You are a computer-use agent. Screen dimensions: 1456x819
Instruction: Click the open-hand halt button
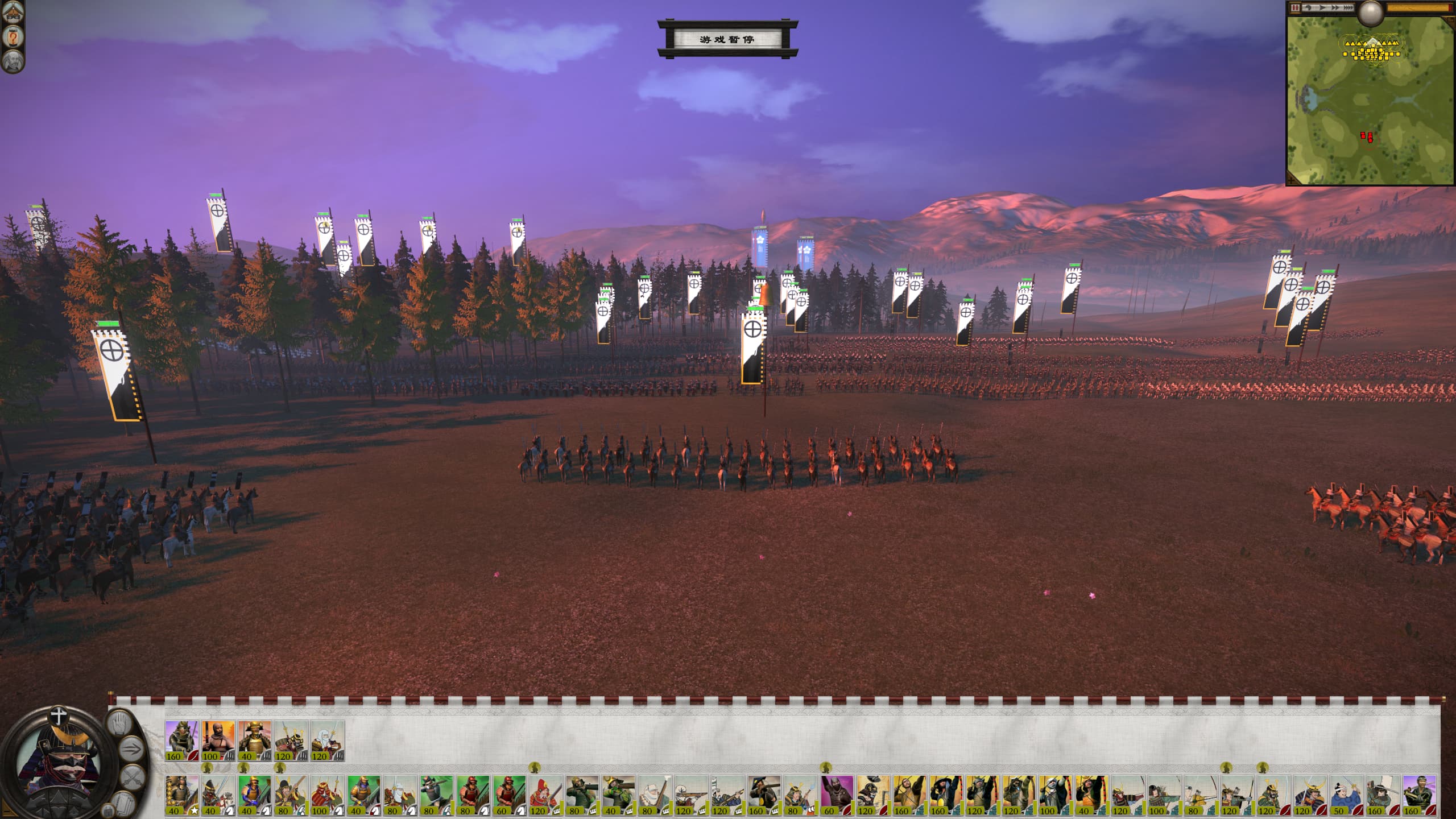(119, 724)
